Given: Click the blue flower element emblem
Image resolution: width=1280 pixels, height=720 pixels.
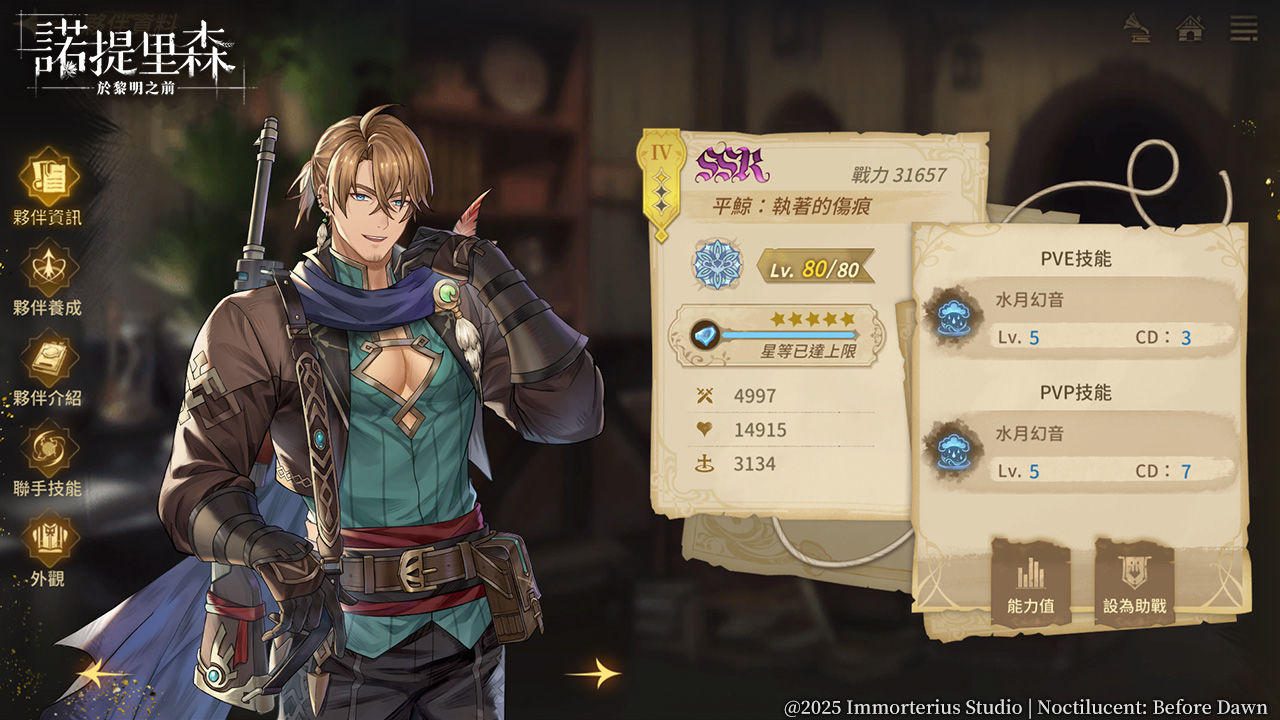Looking at the screenshot, I should click(716, 266).
